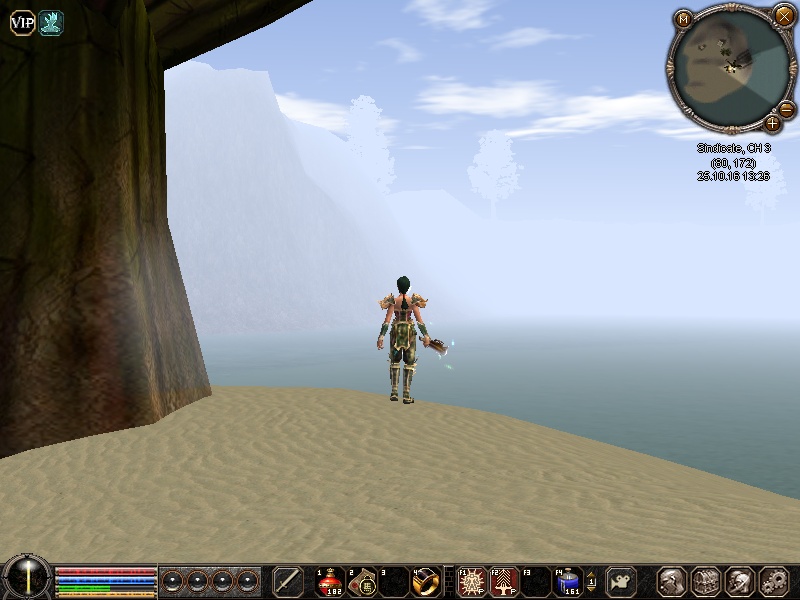Toggle the camera mode button
The height and width of the screenshot is (600, 800).
pos(623,581)
